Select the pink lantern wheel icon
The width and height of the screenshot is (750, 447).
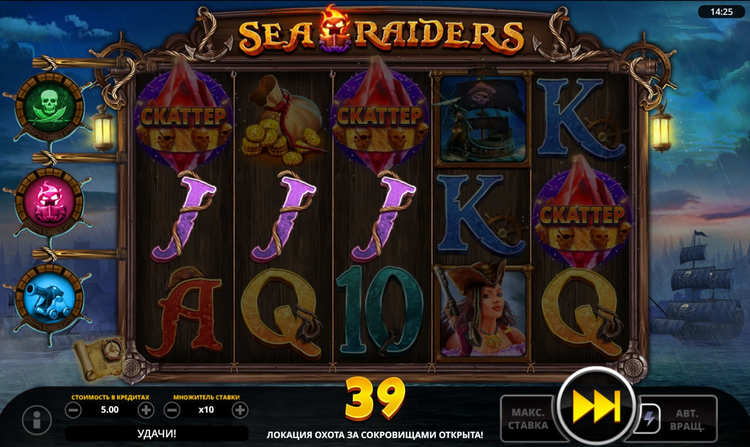pos(48,197)
